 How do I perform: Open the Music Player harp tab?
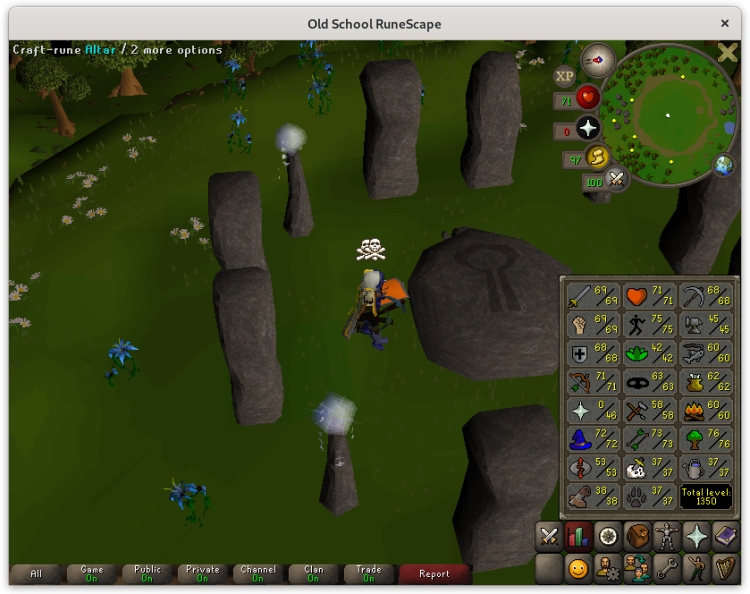click(x=725, y=569)
